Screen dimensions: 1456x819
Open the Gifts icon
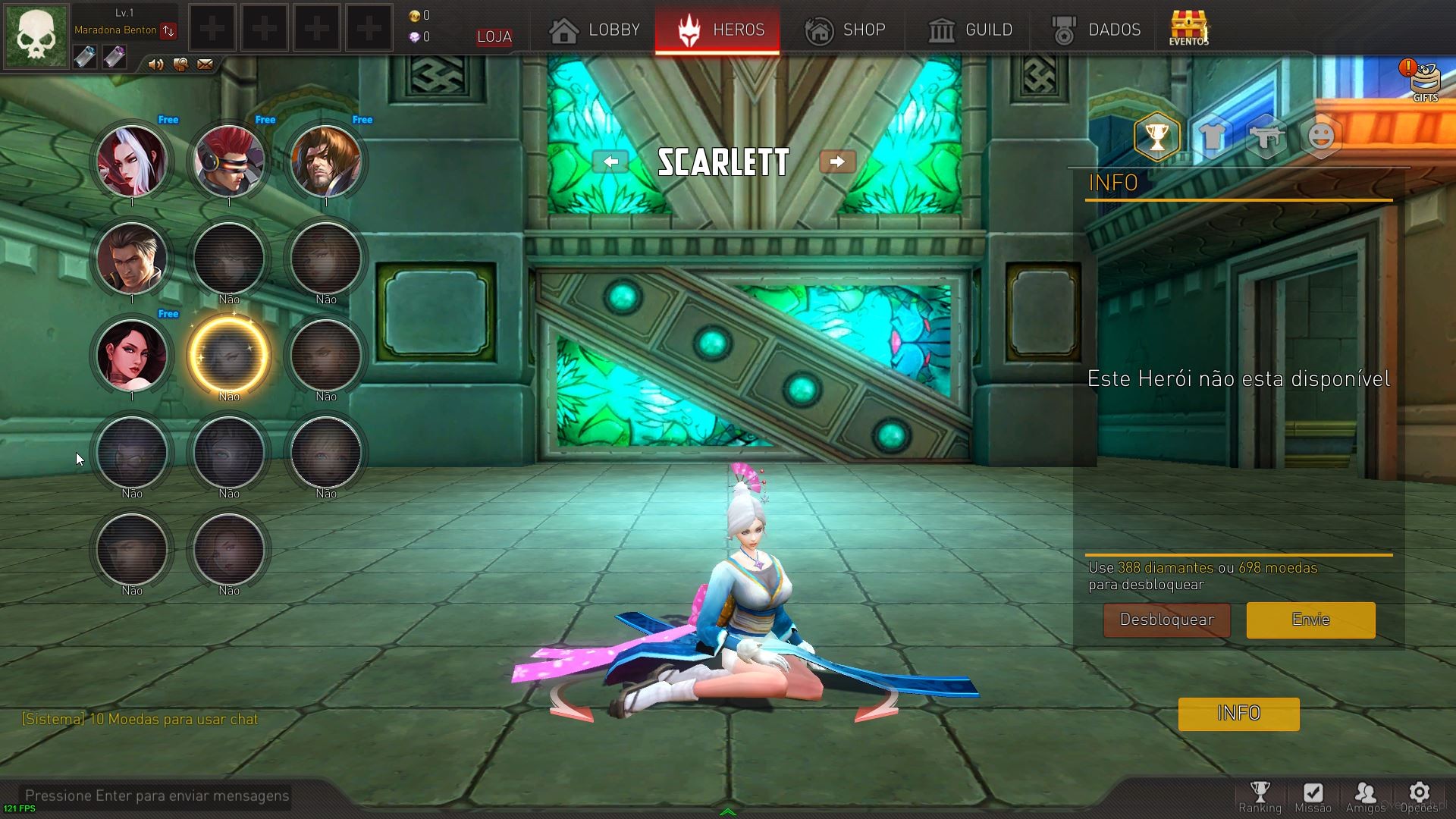pos(1425,80)
